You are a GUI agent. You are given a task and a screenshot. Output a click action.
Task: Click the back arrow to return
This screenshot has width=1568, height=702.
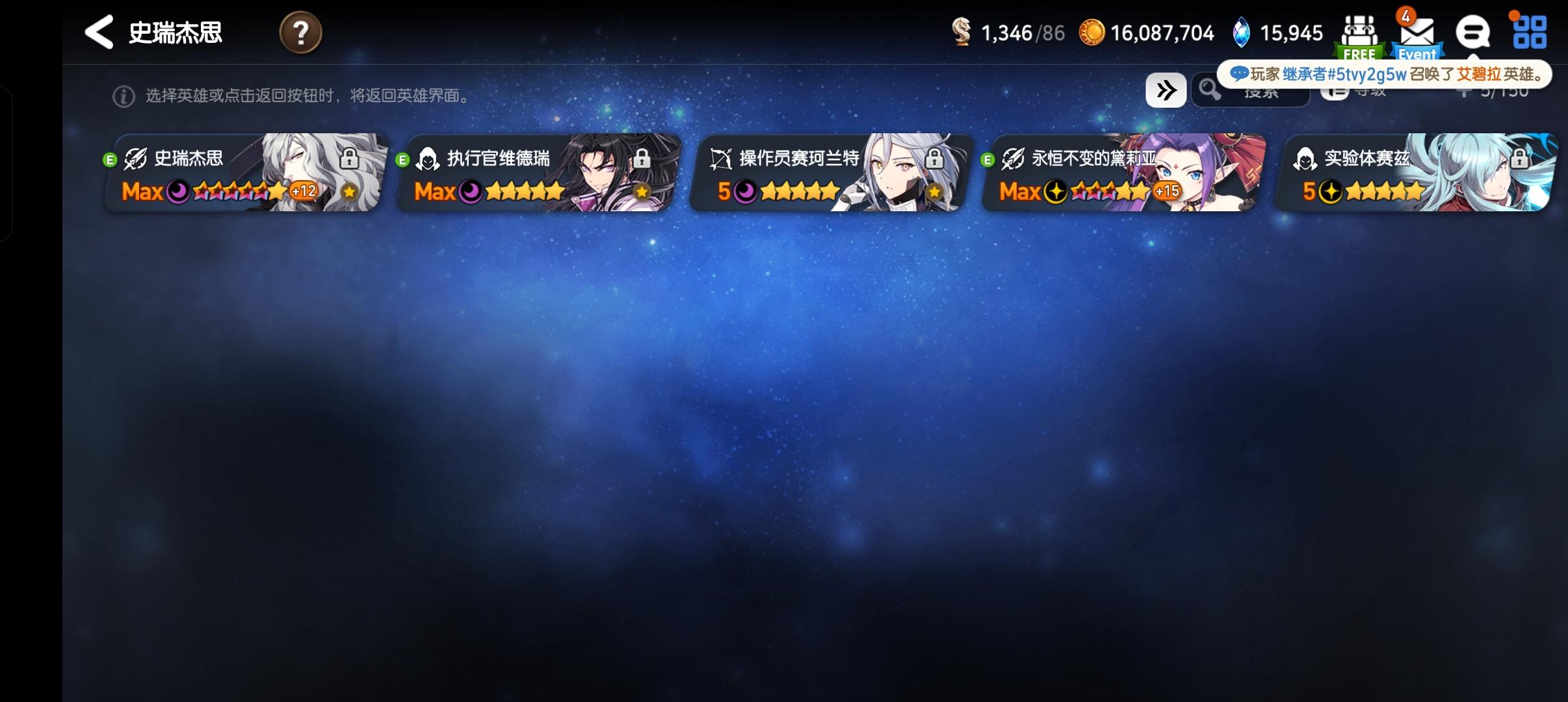(99, 31)
